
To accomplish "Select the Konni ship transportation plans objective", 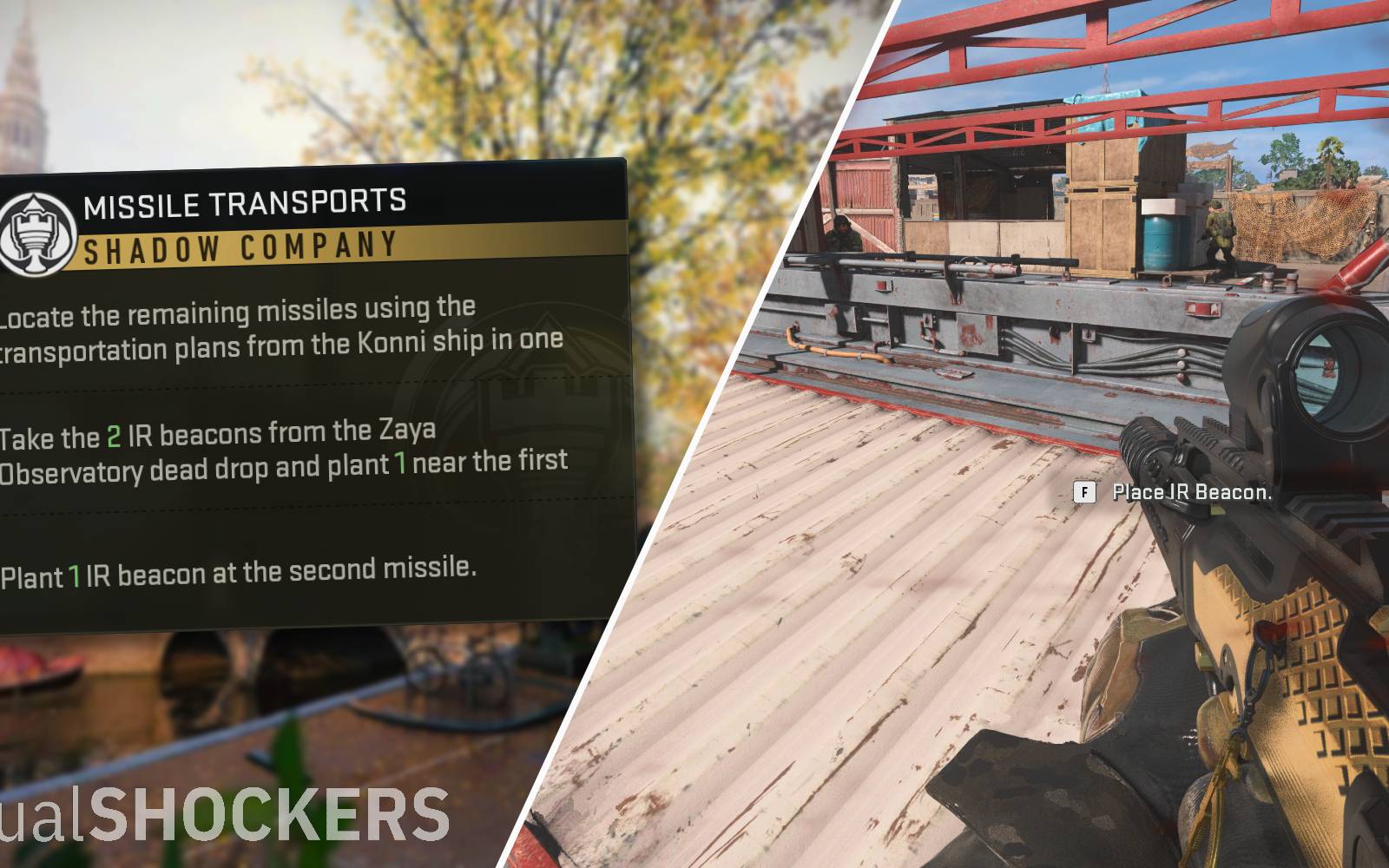I will coord(282,328).
